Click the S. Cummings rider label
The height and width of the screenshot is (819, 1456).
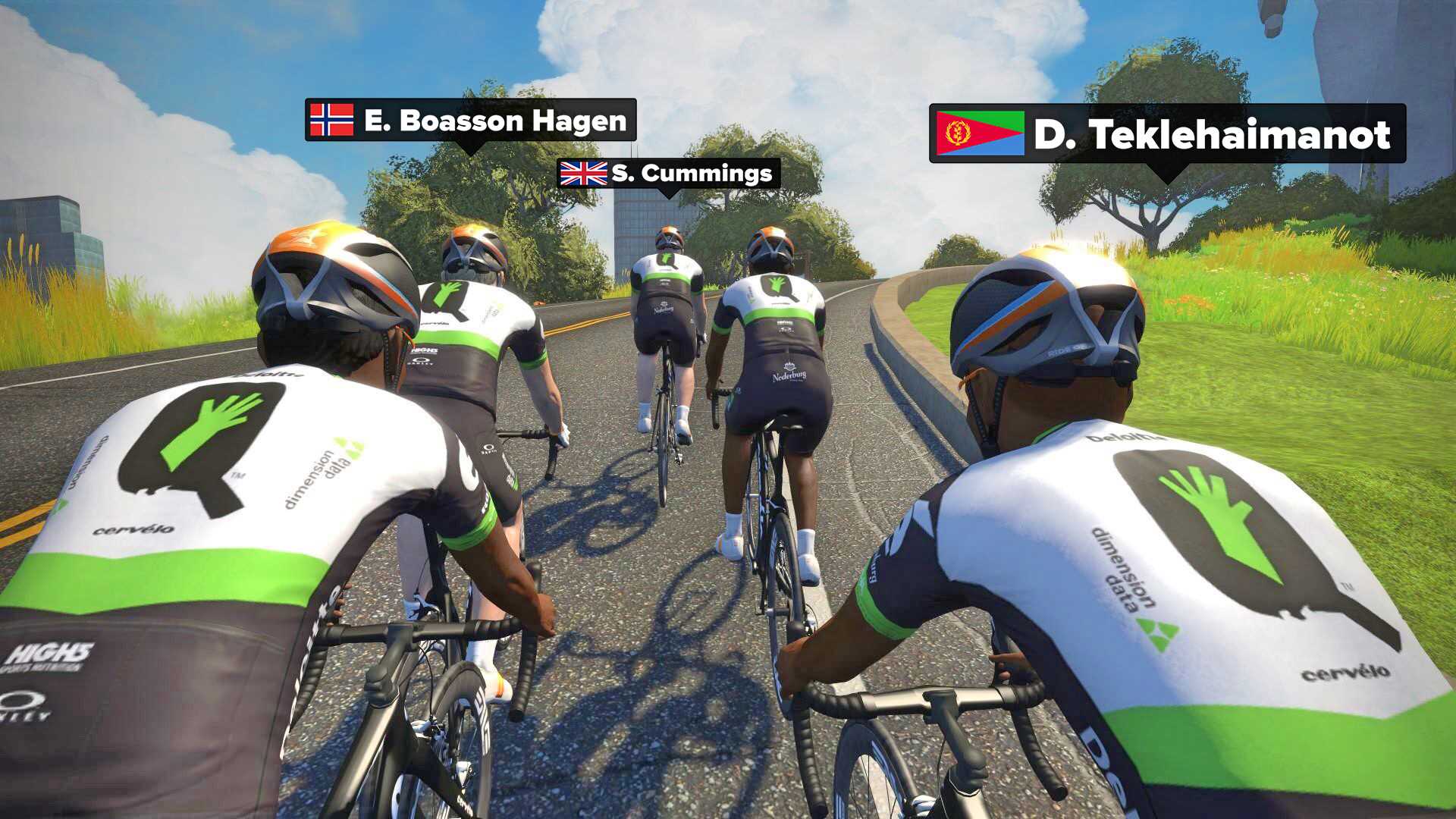668,174
